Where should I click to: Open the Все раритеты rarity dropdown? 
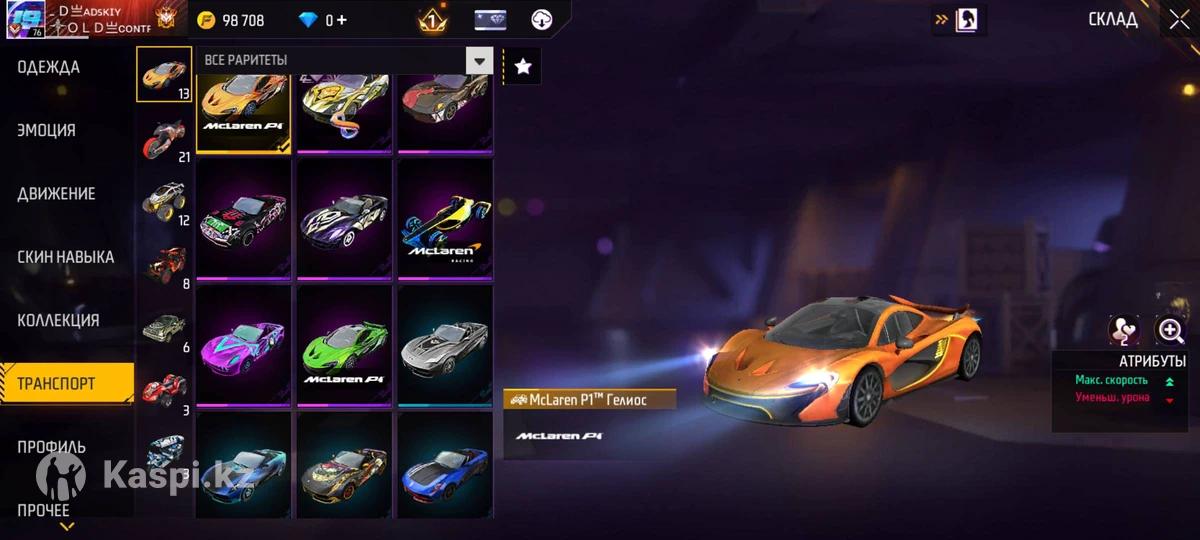click(479, 61)
